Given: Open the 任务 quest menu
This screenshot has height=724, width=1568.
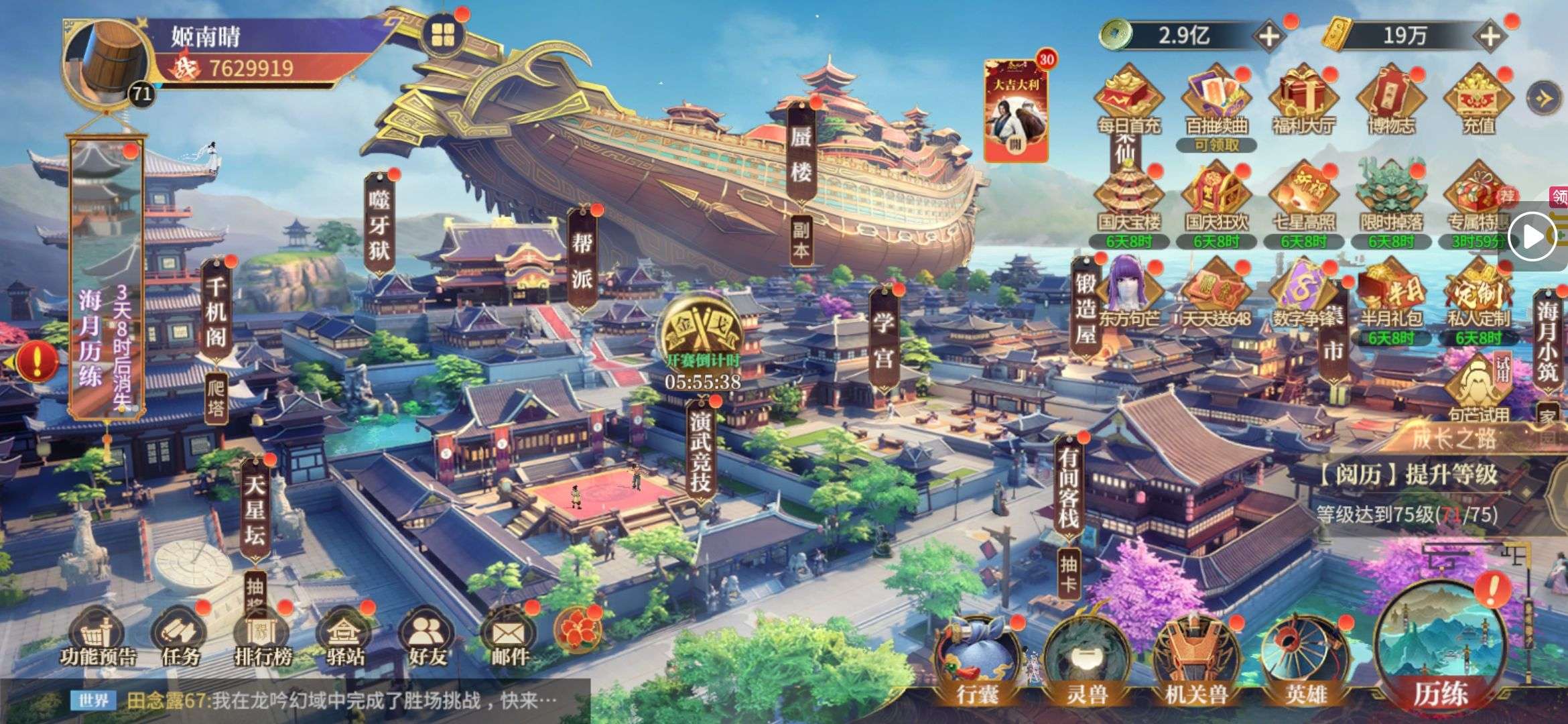Looking at the screenshot, I should tap(180, 637).
